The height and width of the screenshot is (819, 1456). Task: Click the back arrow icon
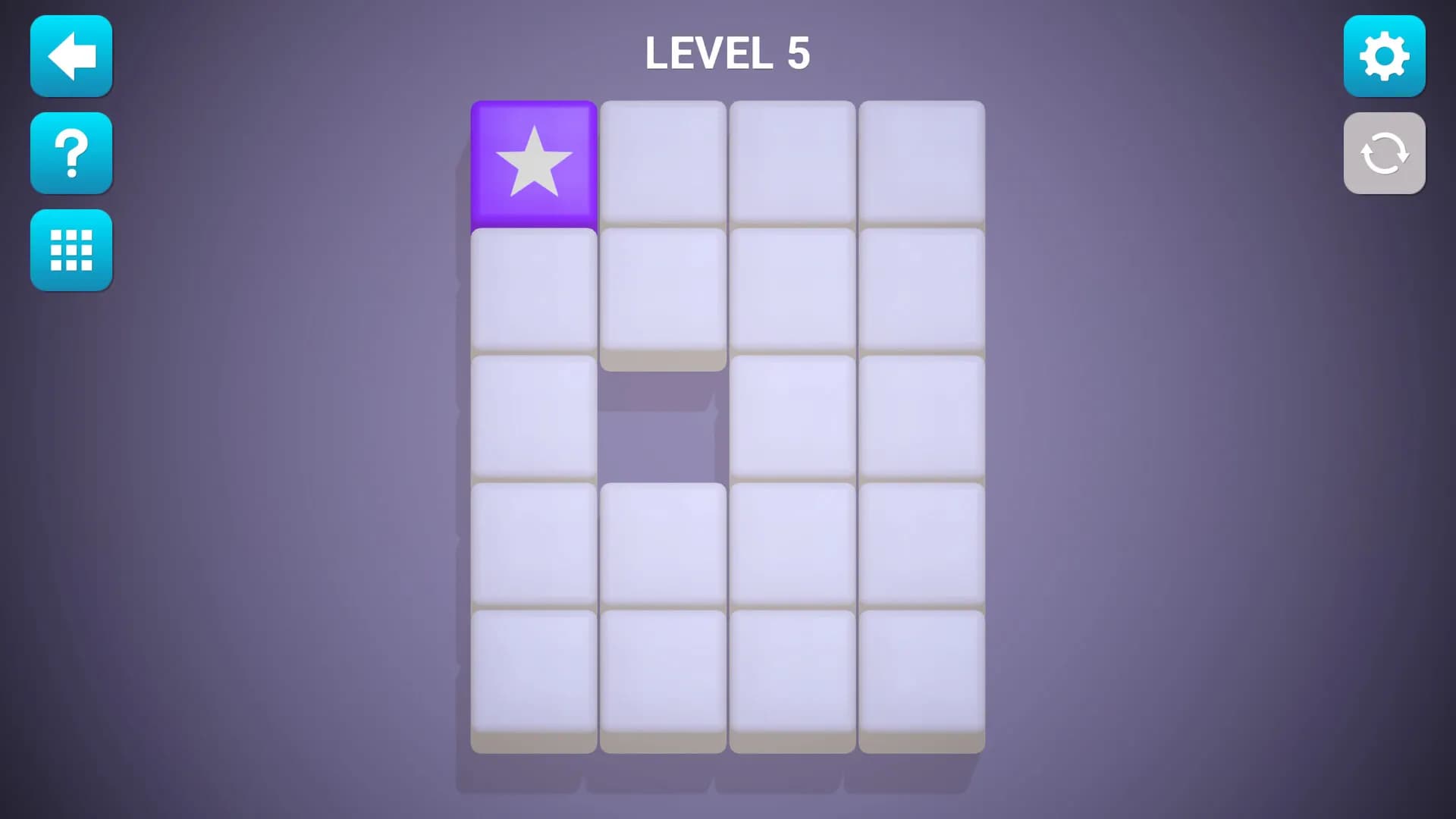71,56
